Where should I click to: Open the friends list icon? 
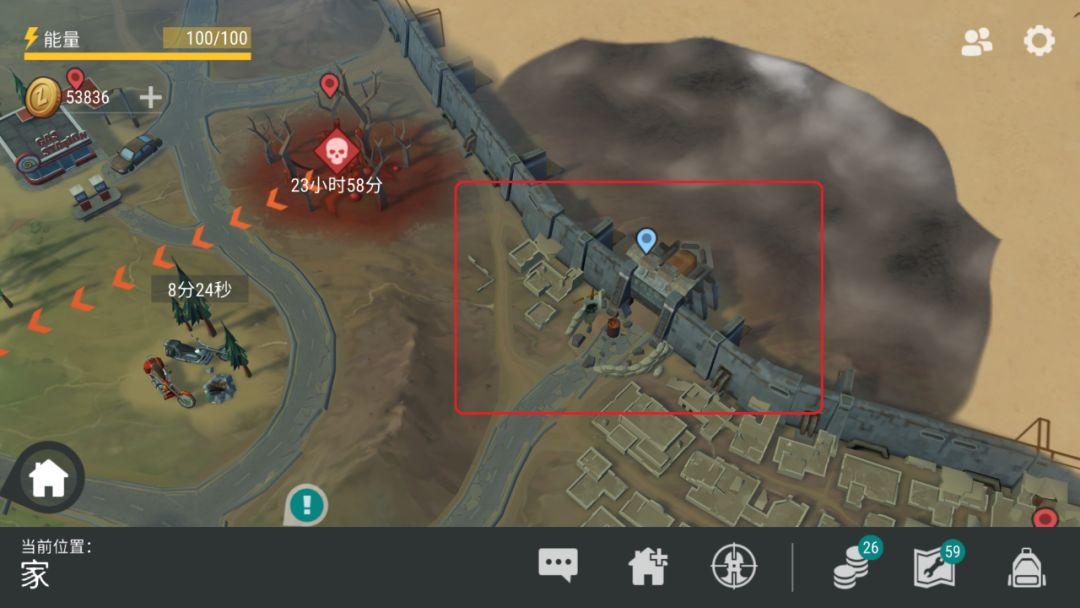976,41
